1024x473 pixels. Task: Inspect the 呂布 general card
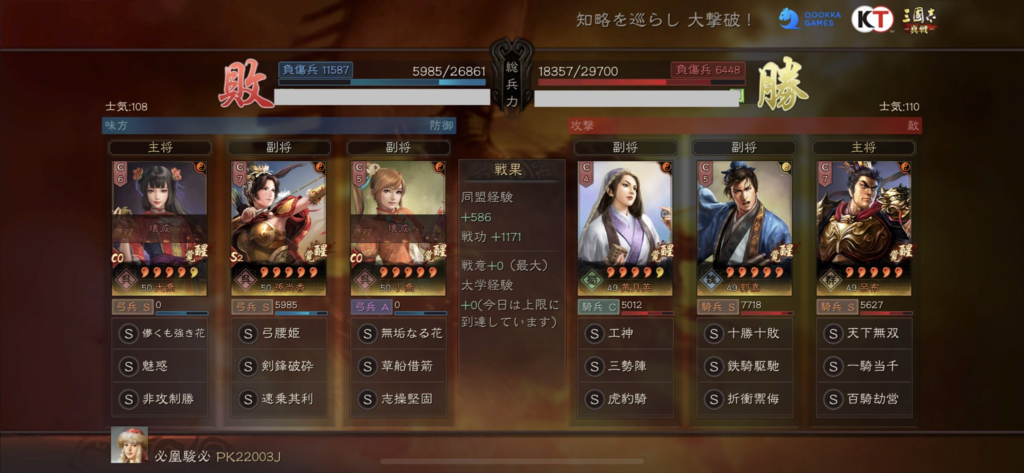pos(864,228)
